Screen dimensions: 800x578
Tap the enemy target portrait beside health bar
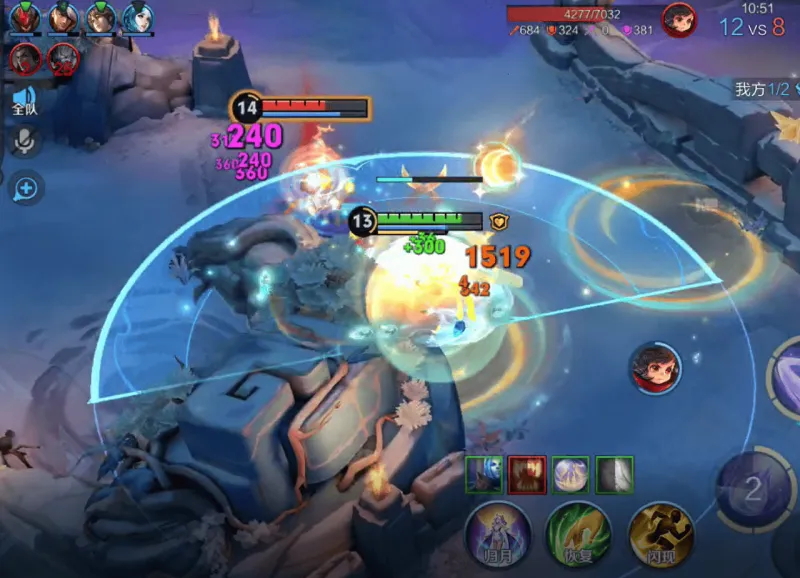(x=679, y=20)
